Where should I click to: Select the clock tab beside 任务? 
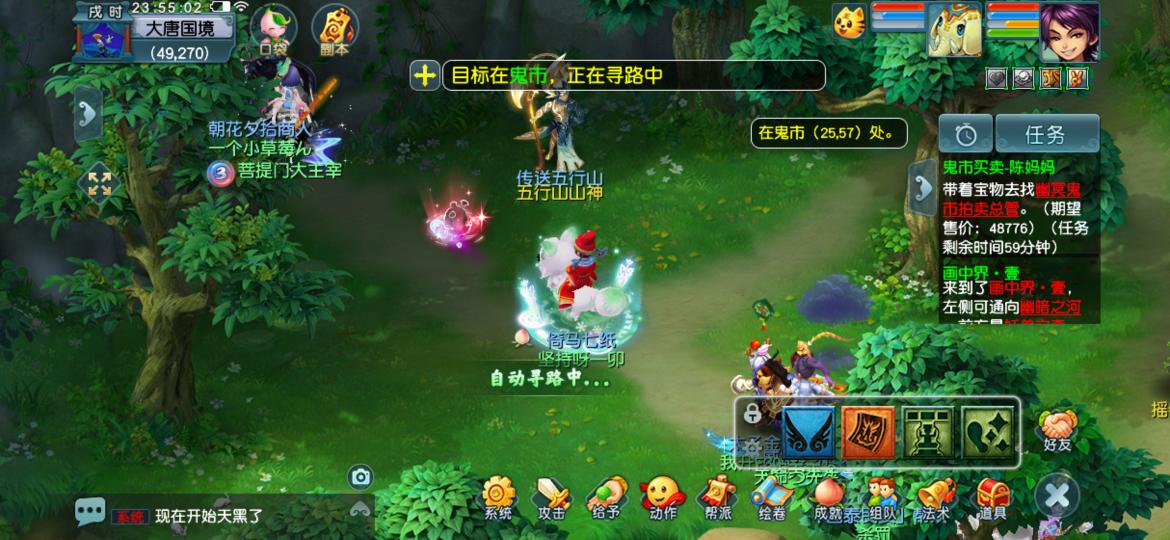tap(965, 134)
